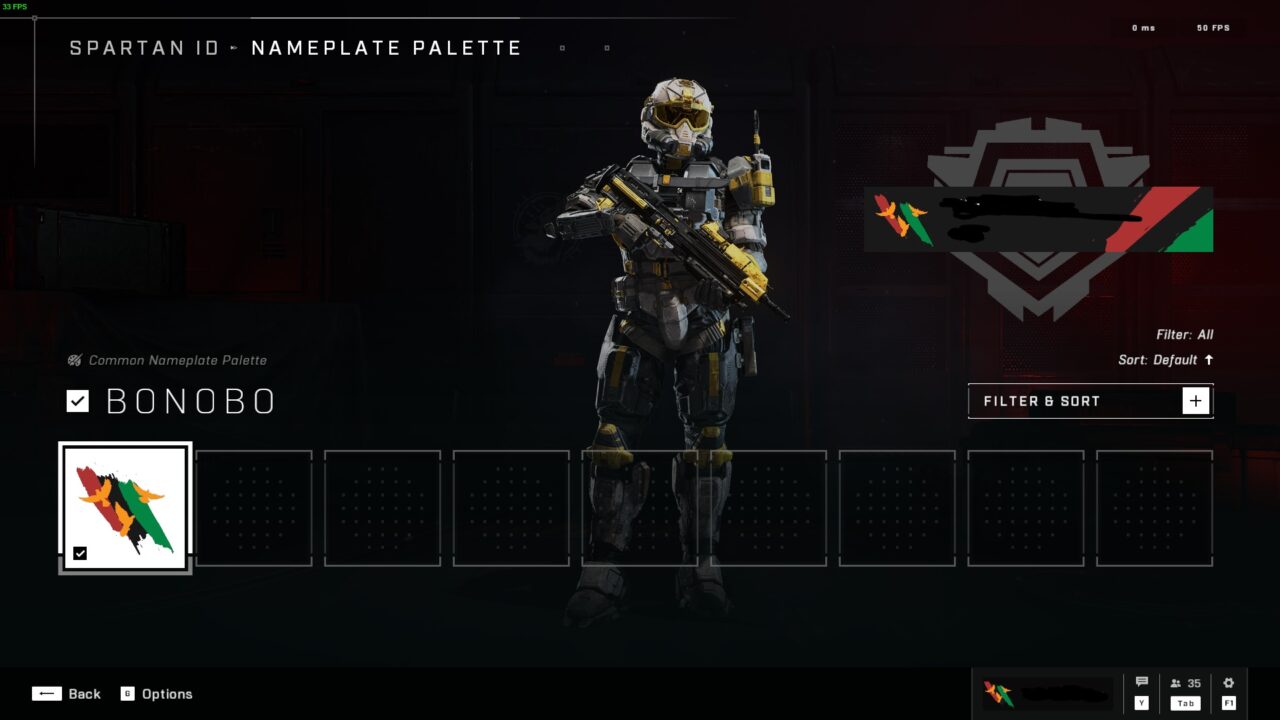
Task: Select the first empty palette slot after Bonobo
Action: pos(254,507)
